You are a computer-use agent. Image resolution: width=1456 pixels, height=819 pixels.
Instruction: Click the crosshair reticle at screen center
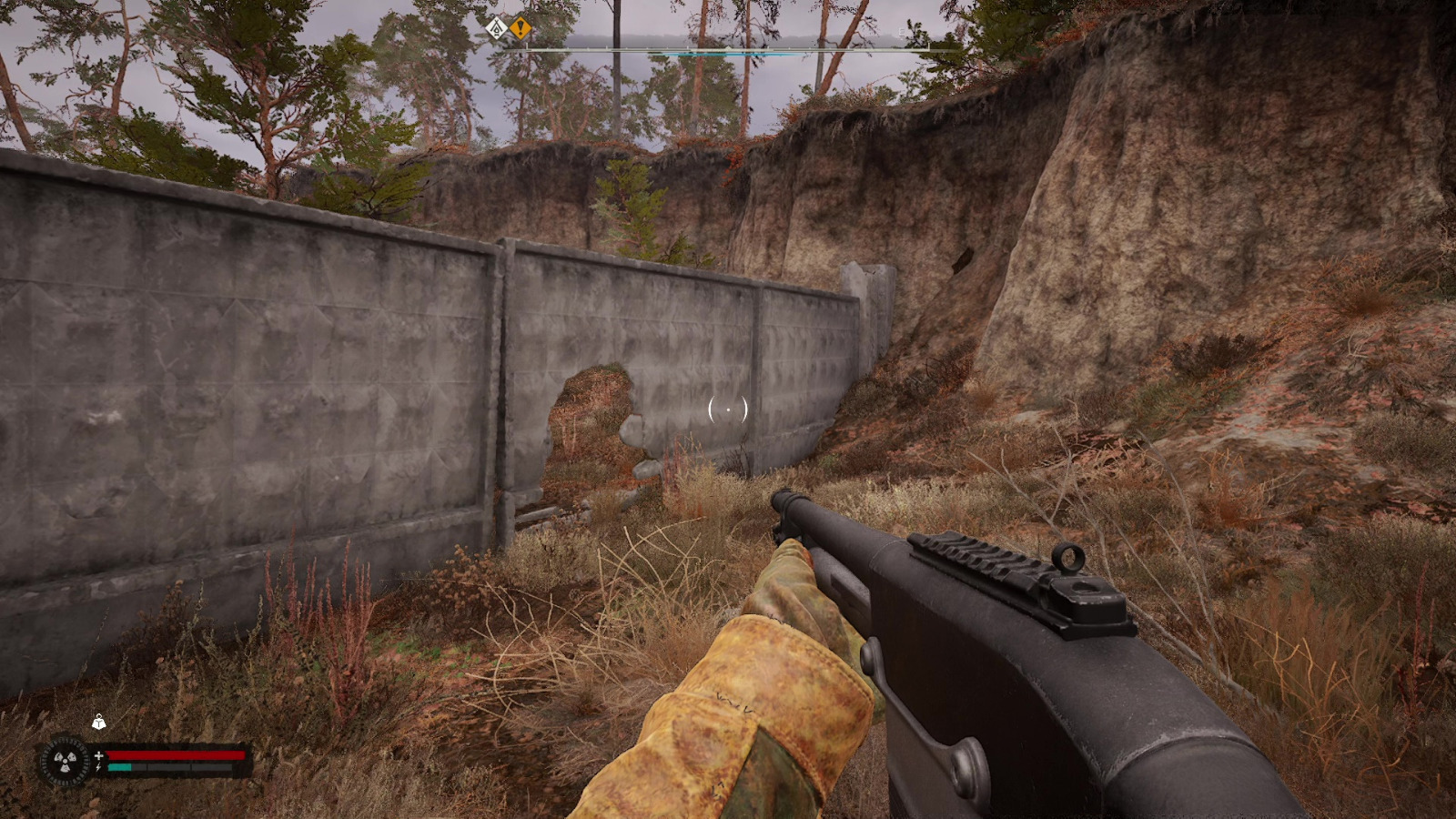tap(728, 410)
